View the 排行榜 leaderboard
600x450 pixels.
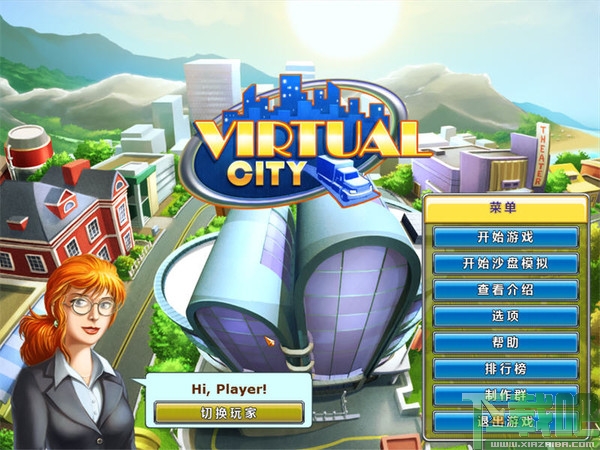point(505,369)
